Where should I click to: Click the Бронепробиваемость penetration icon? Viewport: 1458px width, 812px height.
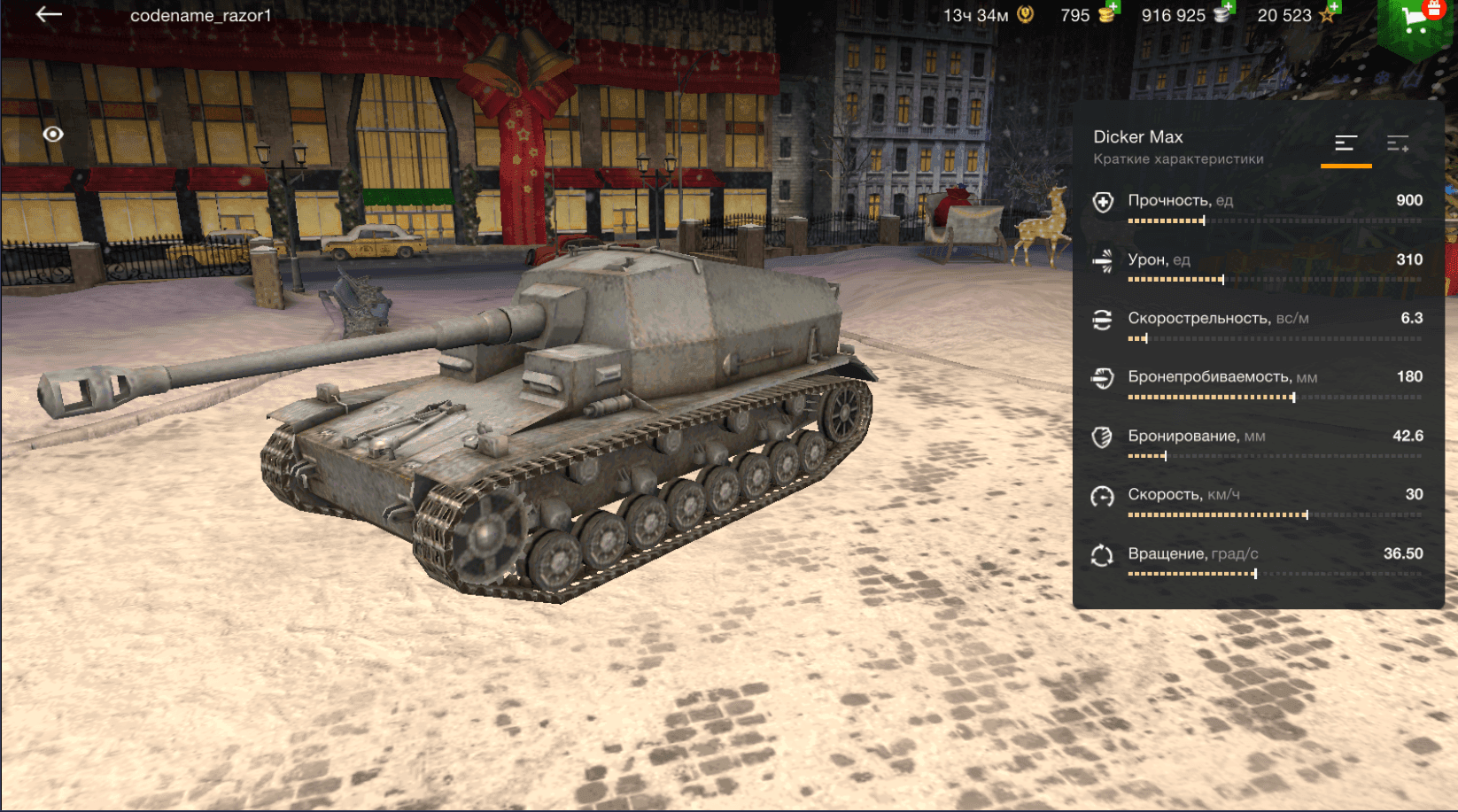tap(1102, 378)
